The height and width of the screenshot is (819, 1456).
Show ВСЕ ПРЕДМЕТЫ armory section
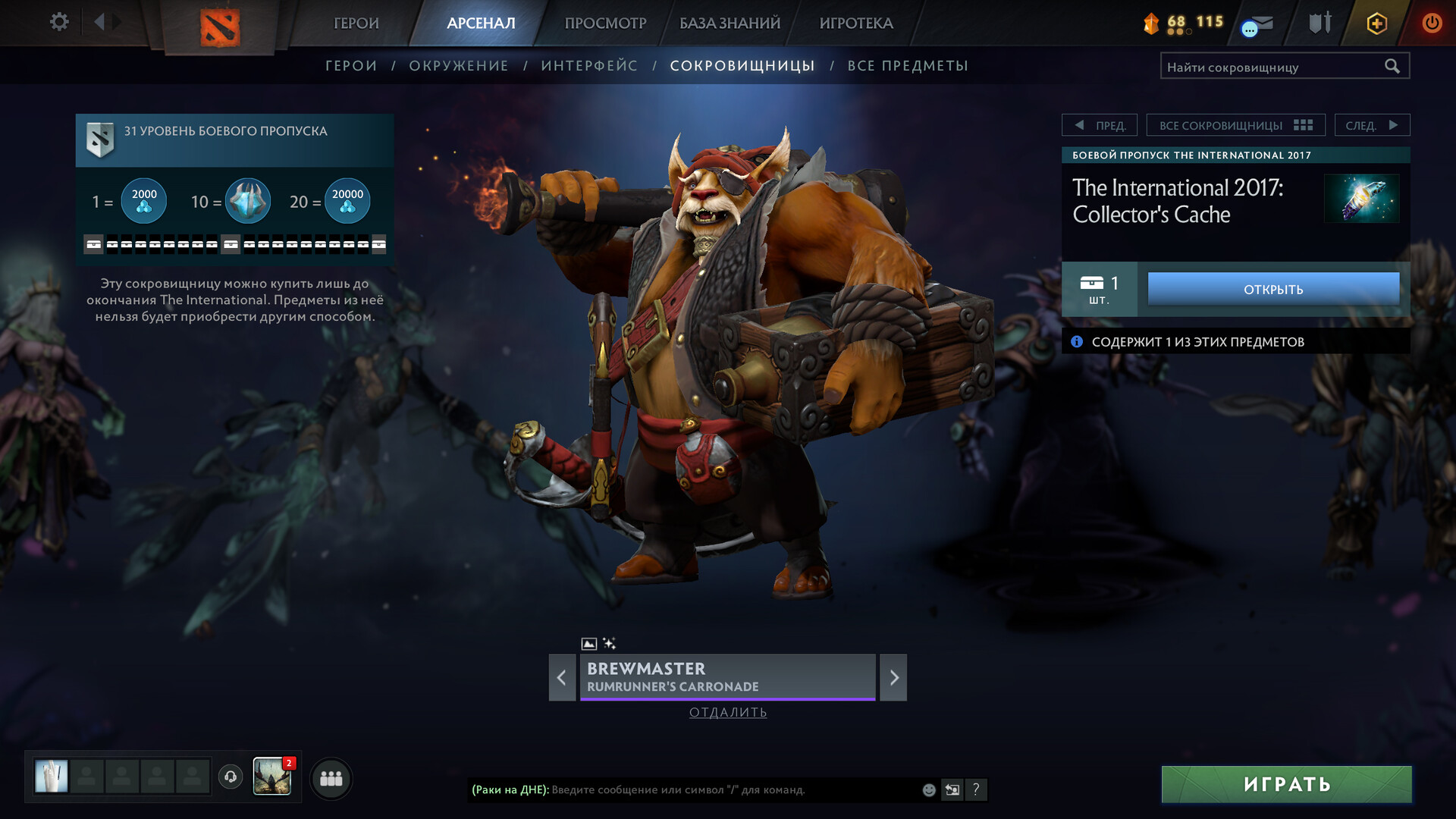(908, 66)
